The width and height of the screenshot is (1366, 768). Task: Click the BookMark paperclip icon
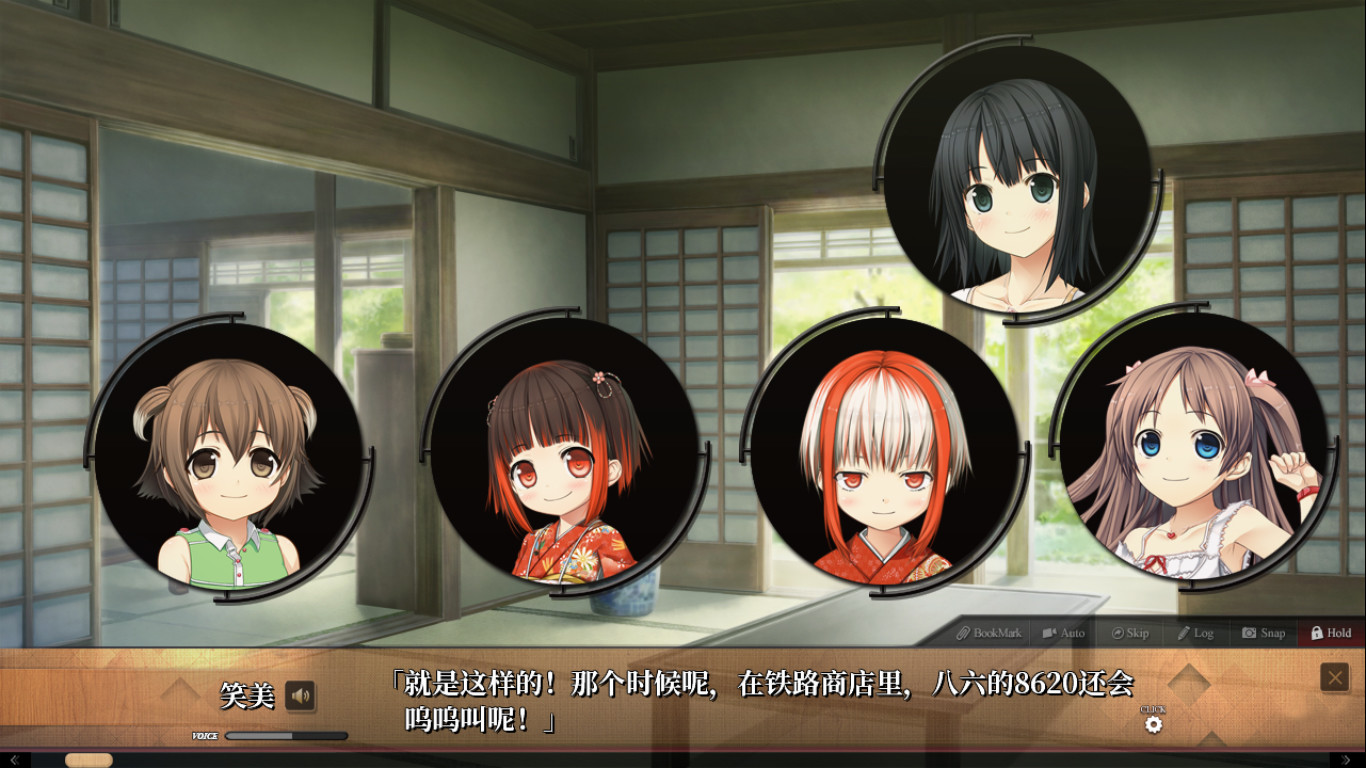click(x=963, y=633)
